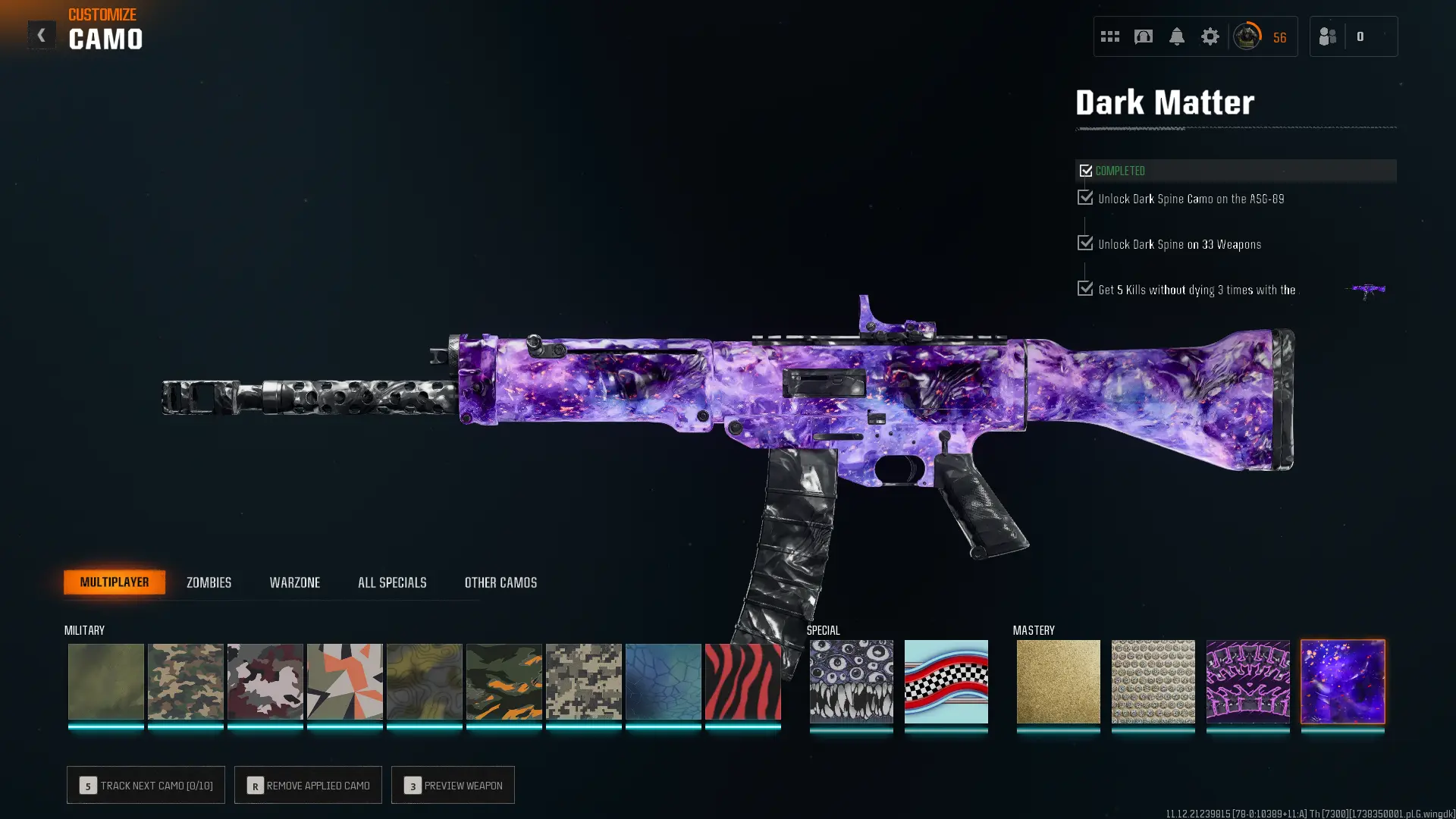Open the OTHER CAMOS category

(500, 582)
